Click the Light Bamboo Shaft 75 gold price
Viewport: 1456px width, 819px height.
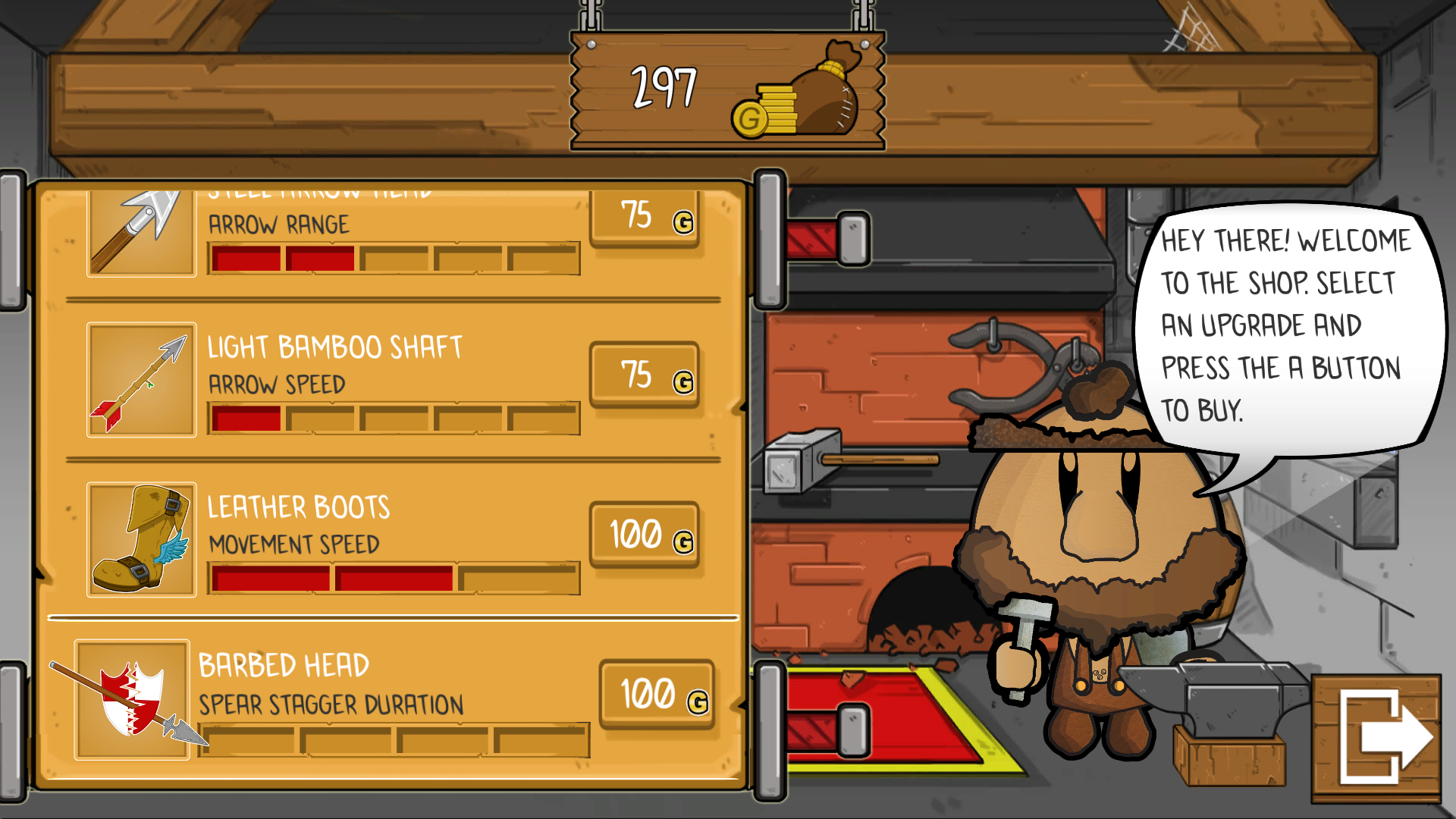[644, 375]
